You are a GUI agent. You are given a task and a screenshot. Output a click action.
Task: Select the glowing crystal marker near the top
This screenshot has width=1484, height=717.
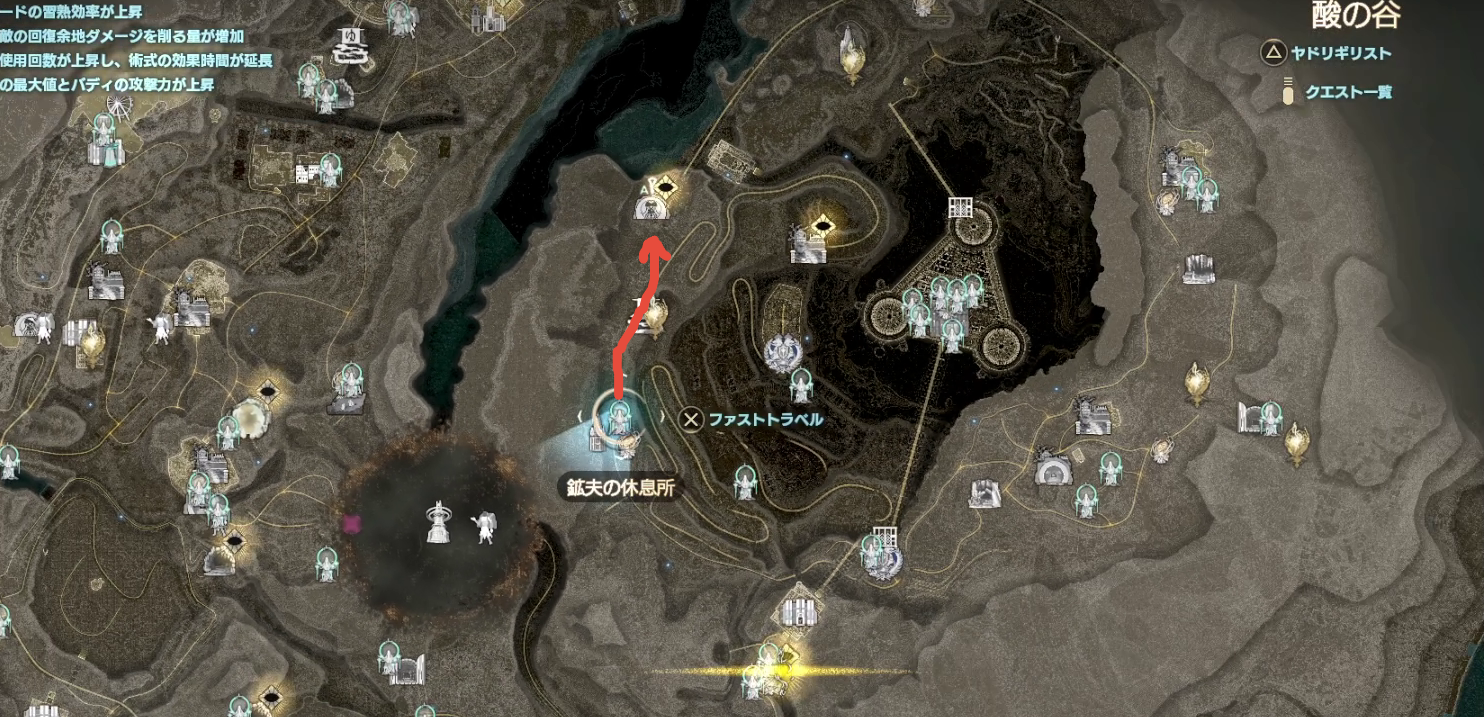point(851,53)
